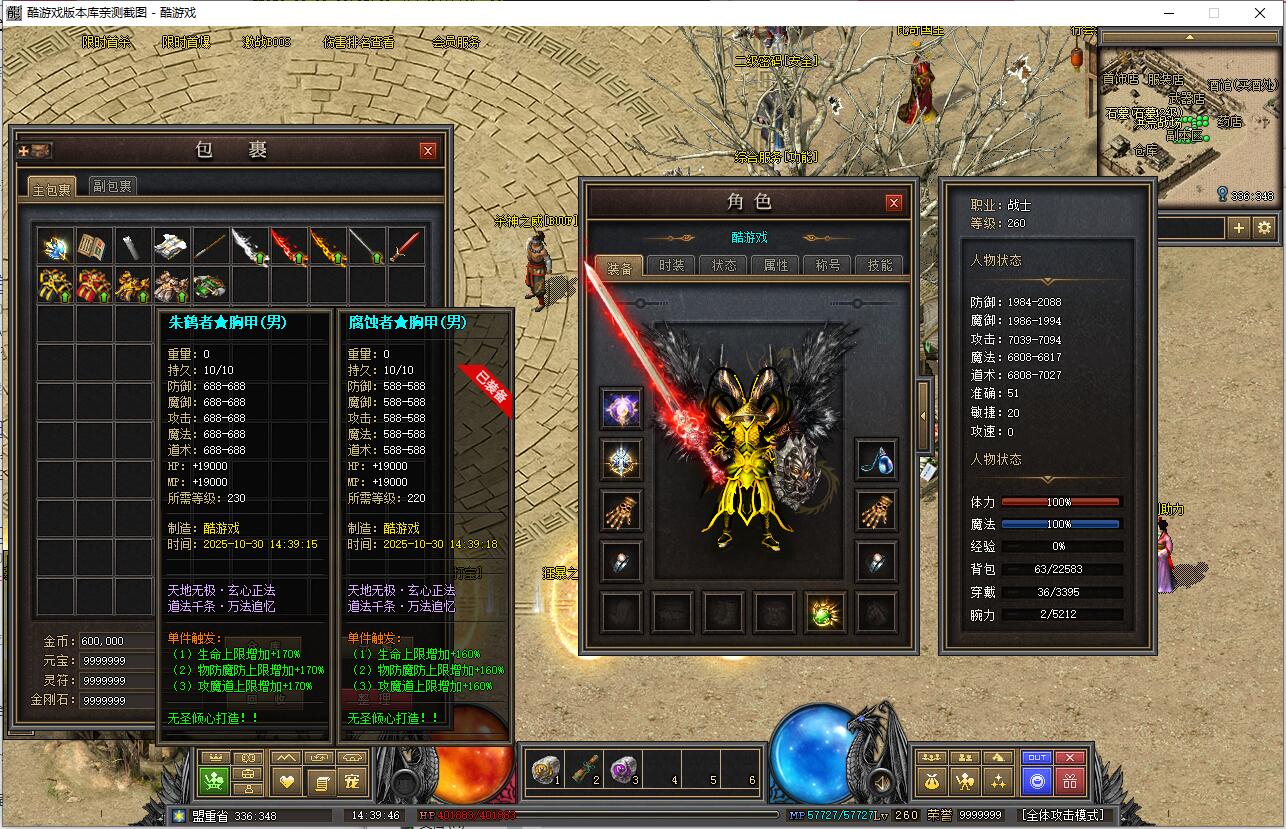Open the 称号 tab

[828, 266]
